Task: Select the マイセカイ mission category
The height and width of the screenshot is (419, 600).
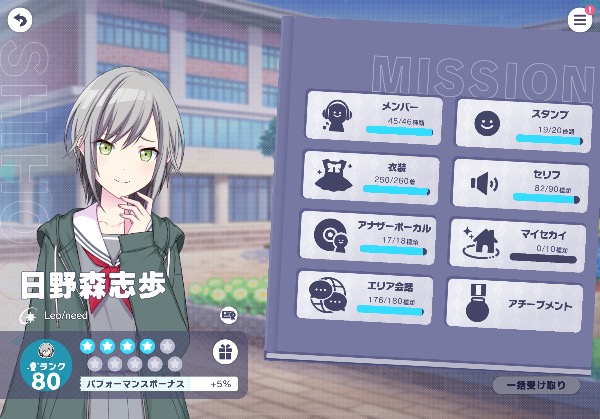Action: point(516,243)
